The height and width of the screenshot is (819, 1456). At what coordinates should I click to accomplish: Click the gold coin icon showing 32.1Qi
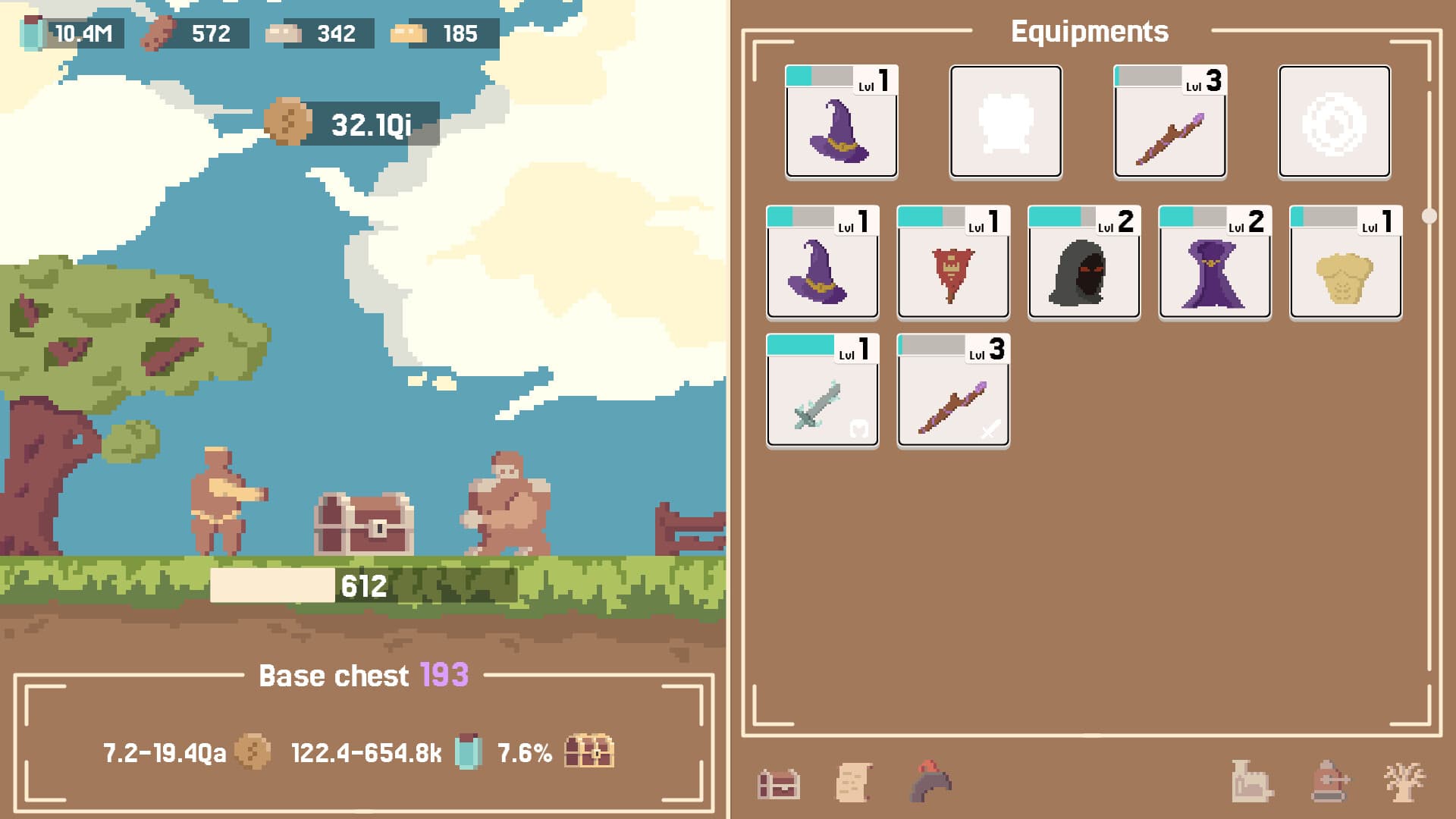[289, 121]
